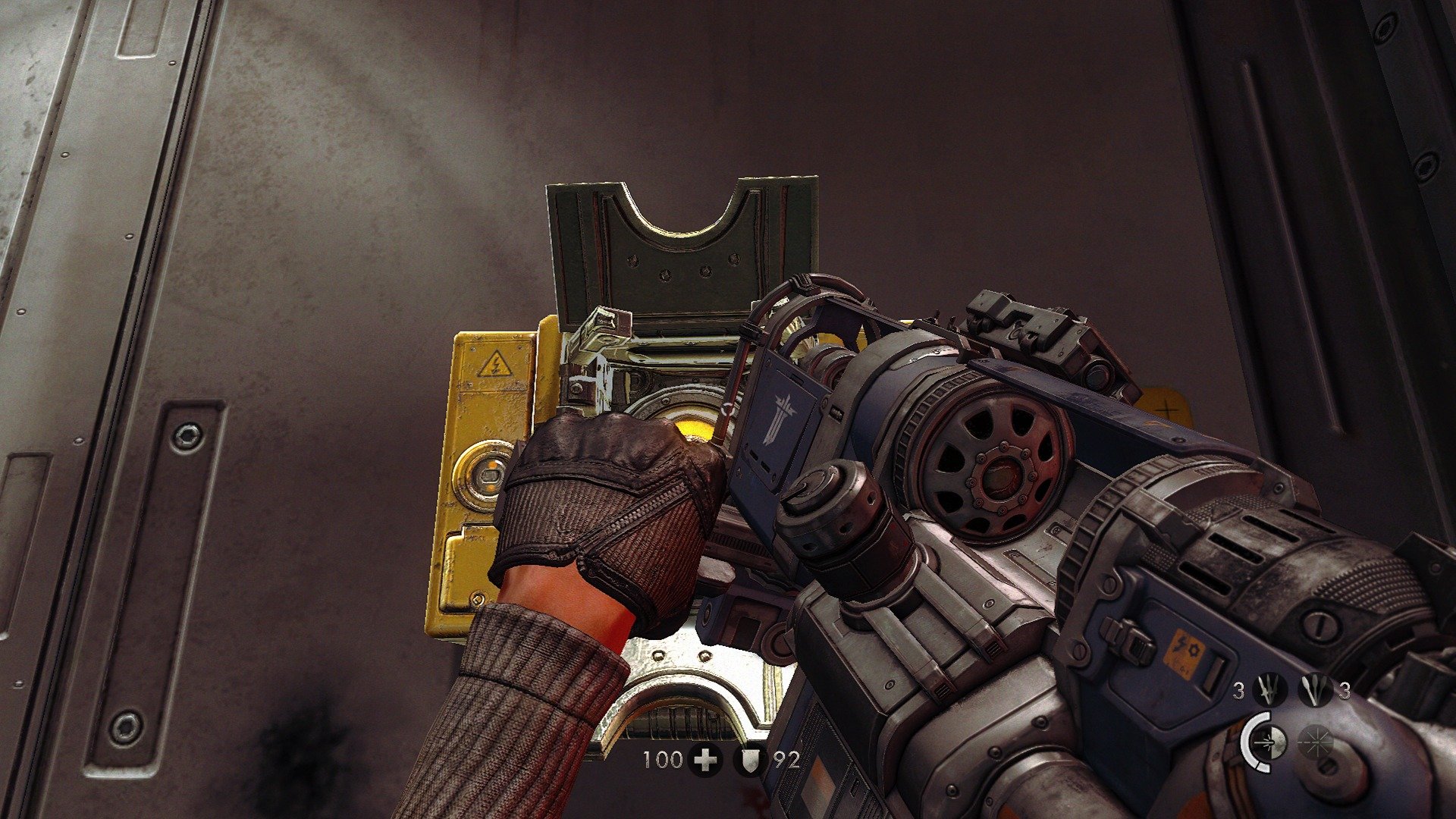Toggle the left ammo indicator showing 3
The height and width of the screenshot is (819, 1456).
tap(1239, 690)
